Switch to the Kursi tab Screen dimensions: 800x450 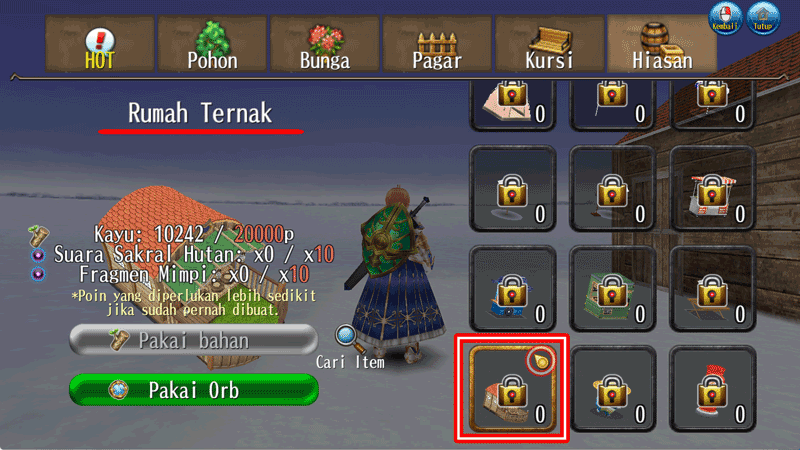click(x=549, y=45)
